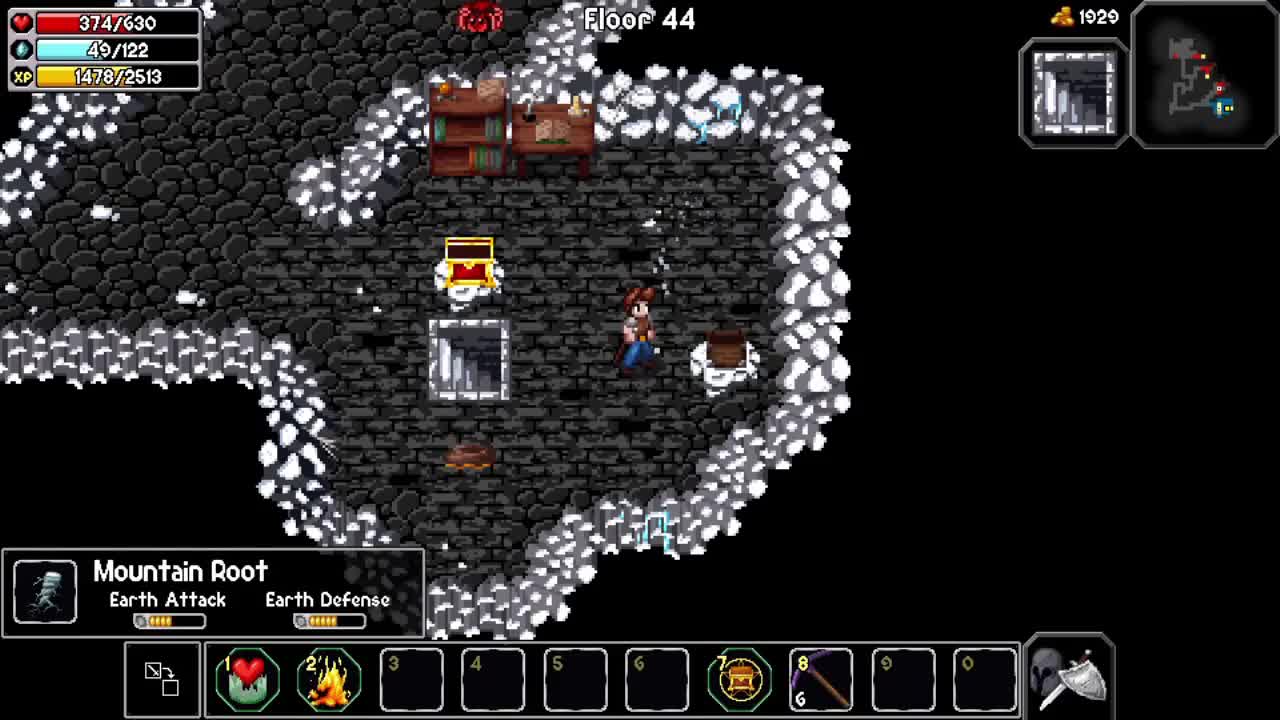The image size is (1280, 720).
Task: Equip the pickaxe in slot 8
Action: tap(821, 680)
